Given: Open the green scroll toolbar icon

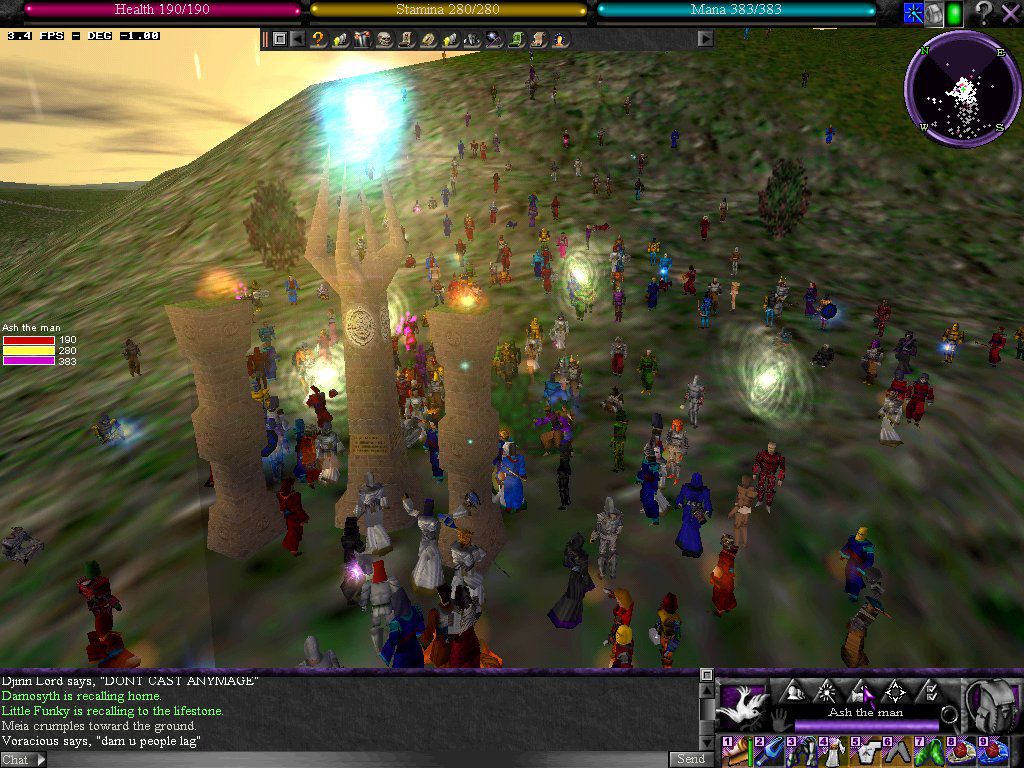Looking at the screenshot, I should coord(516,39).
